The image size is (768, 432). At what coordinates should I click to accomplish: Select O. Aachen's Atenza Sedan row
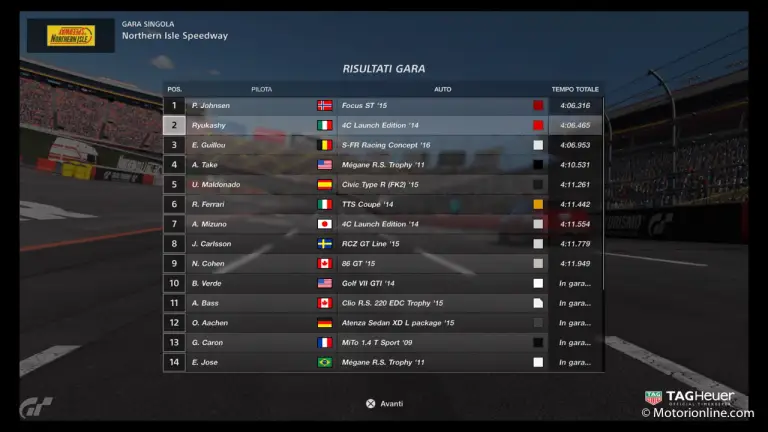[383, 323]
